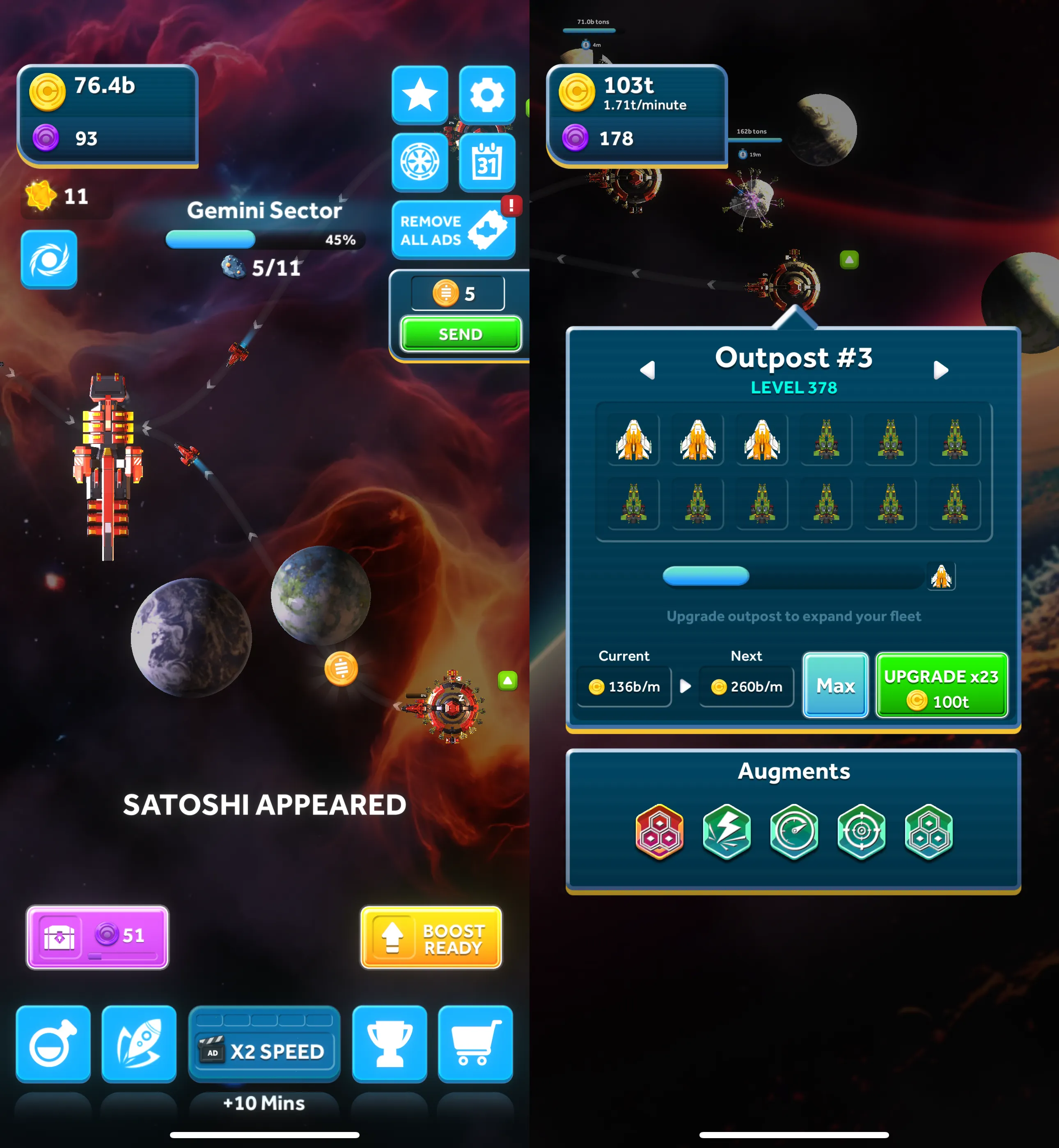Open the galaxy wheel feature
The image size is (1059, 1148).
[x=420, y=162]
